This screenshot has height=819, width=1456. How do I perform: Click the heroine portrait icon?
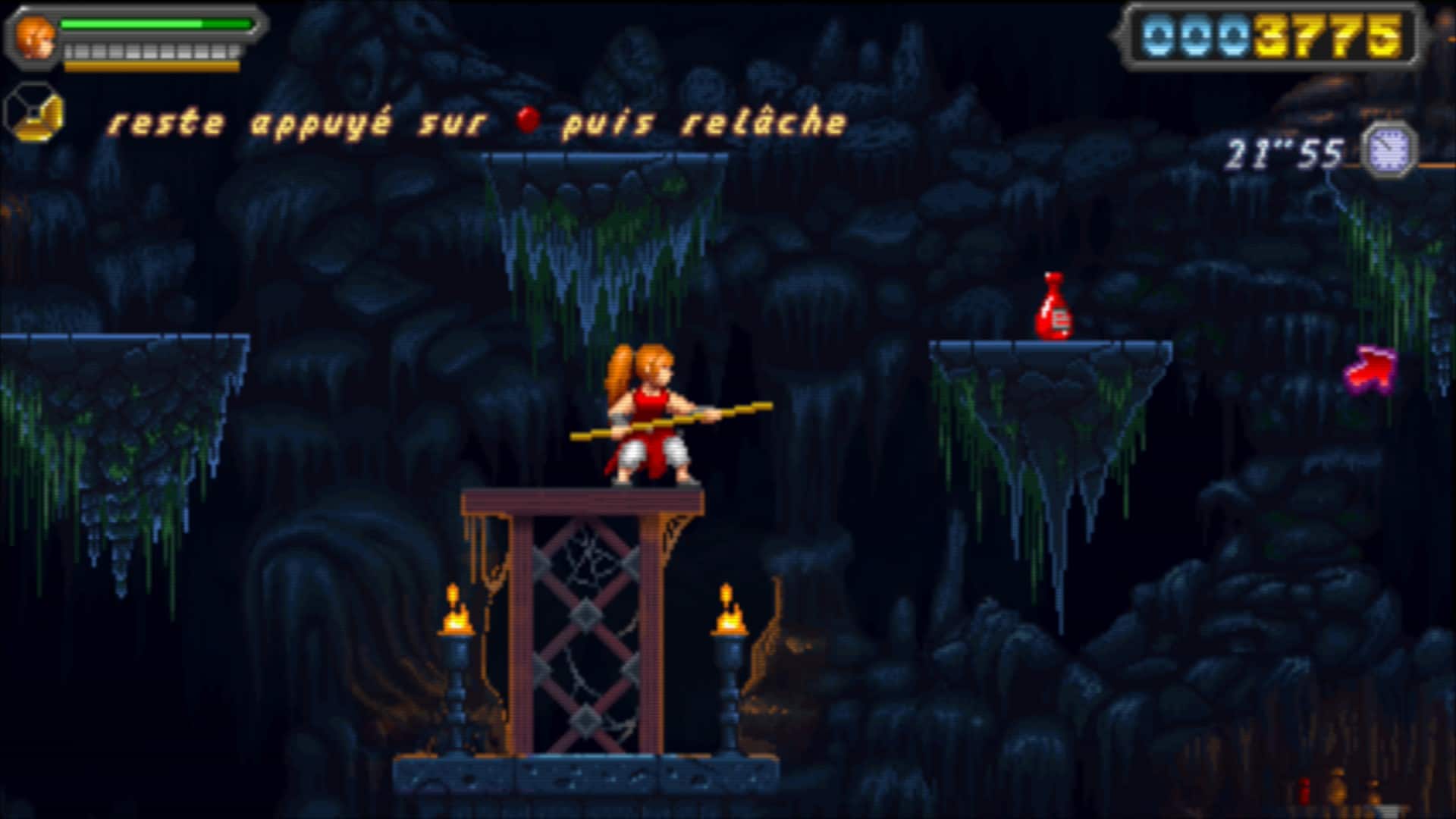[35, 38]
